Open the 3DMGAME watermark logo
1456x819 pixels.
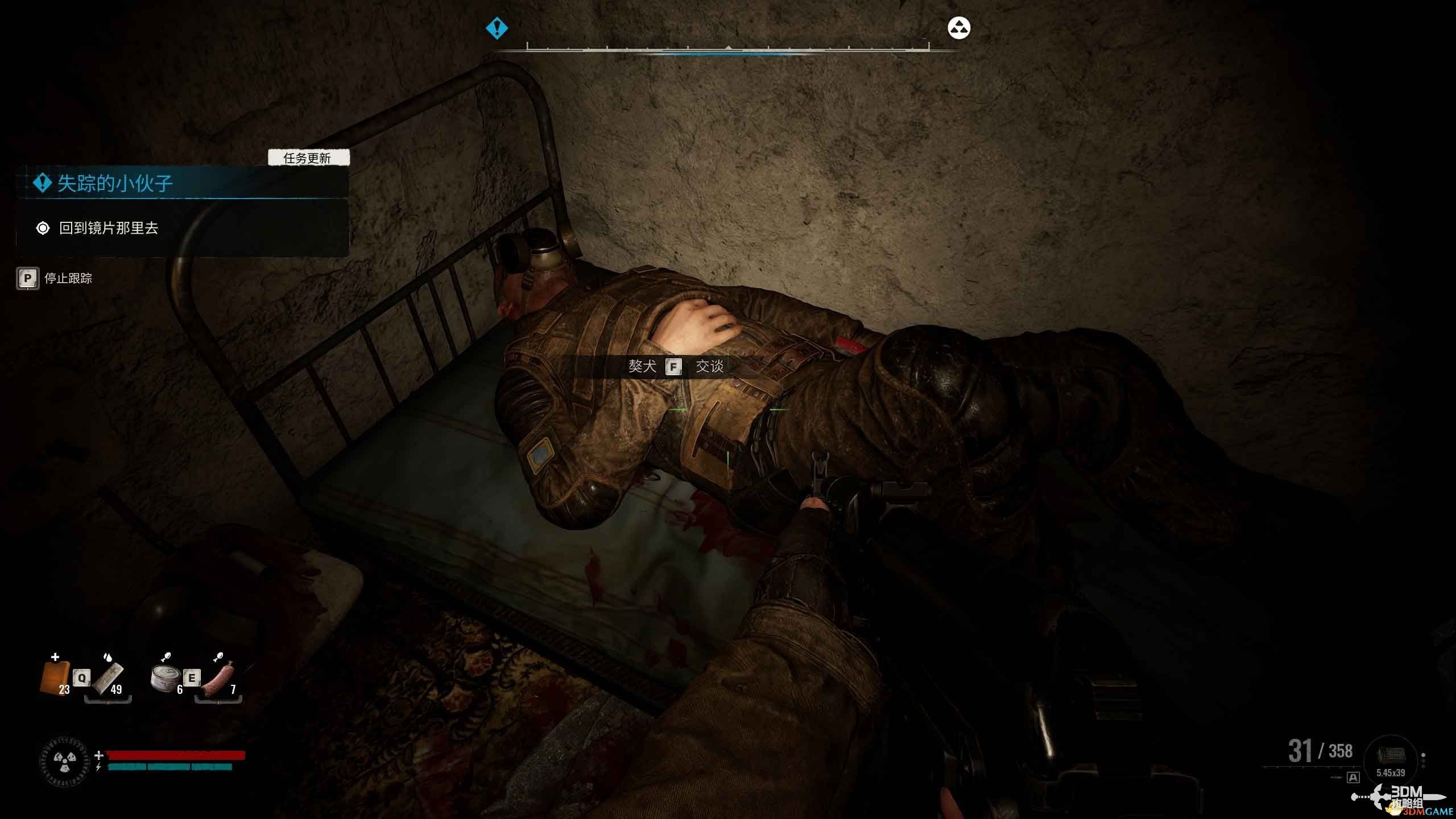point(1406,799)
